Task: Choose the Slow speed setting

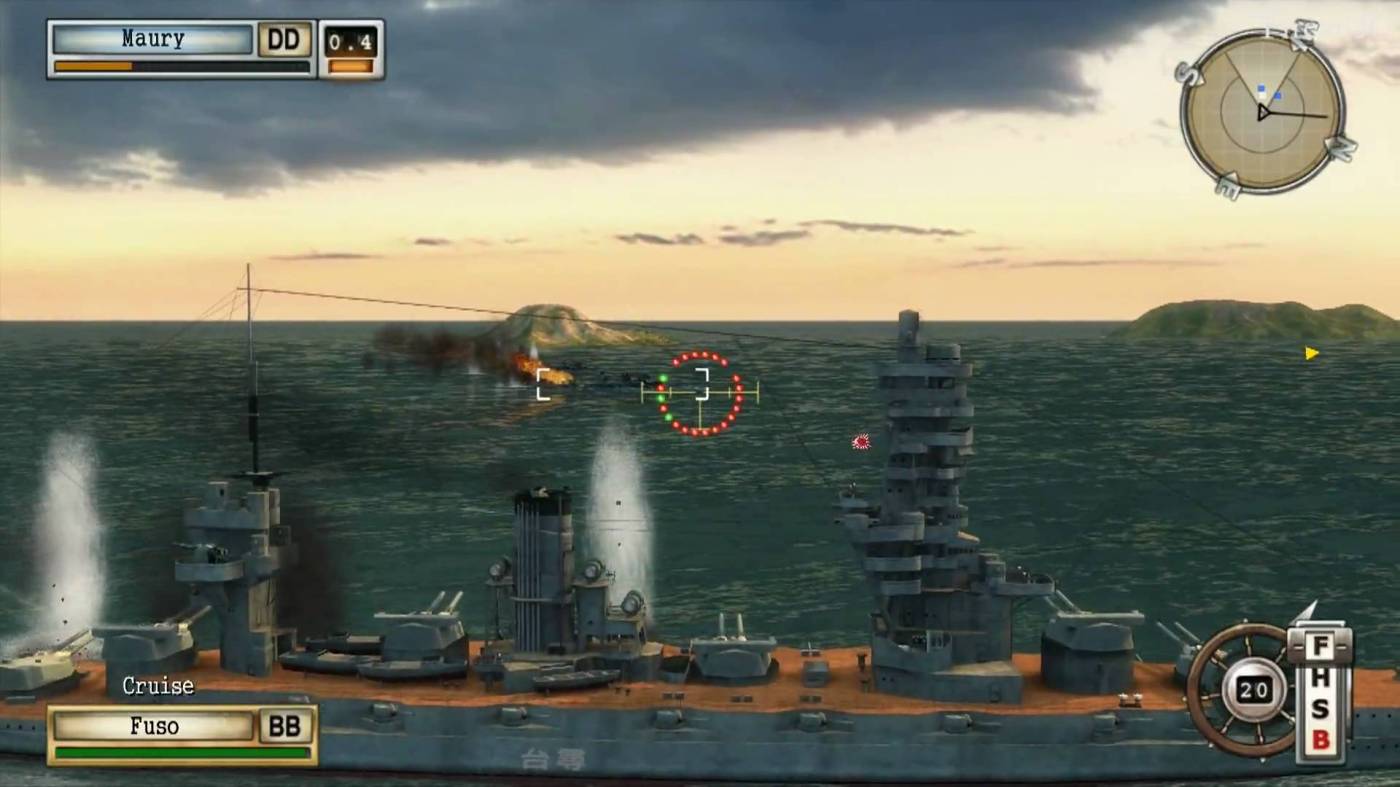Action: (x=1321, y=707)
